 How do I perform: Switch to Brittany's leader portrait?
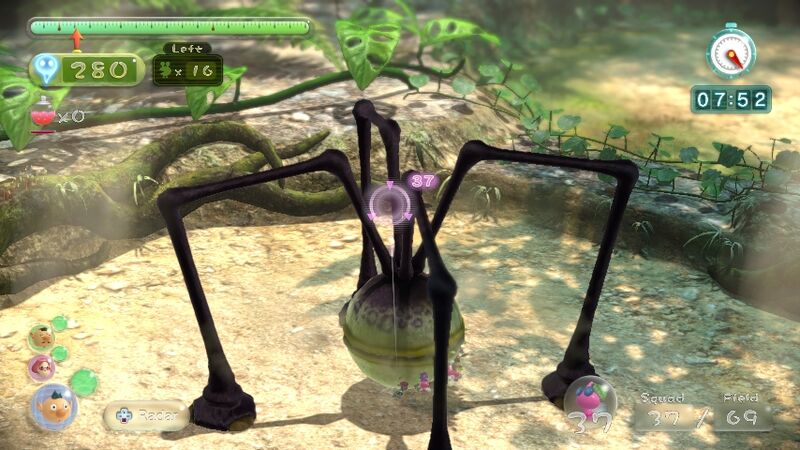42,368
